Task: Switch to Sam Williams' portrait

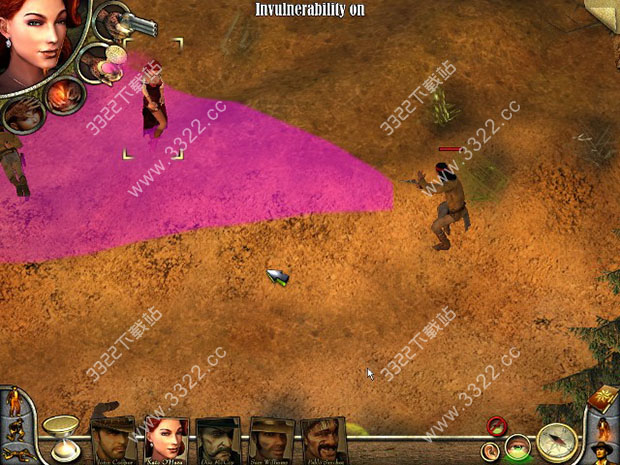Action: [x=270, y=437]
